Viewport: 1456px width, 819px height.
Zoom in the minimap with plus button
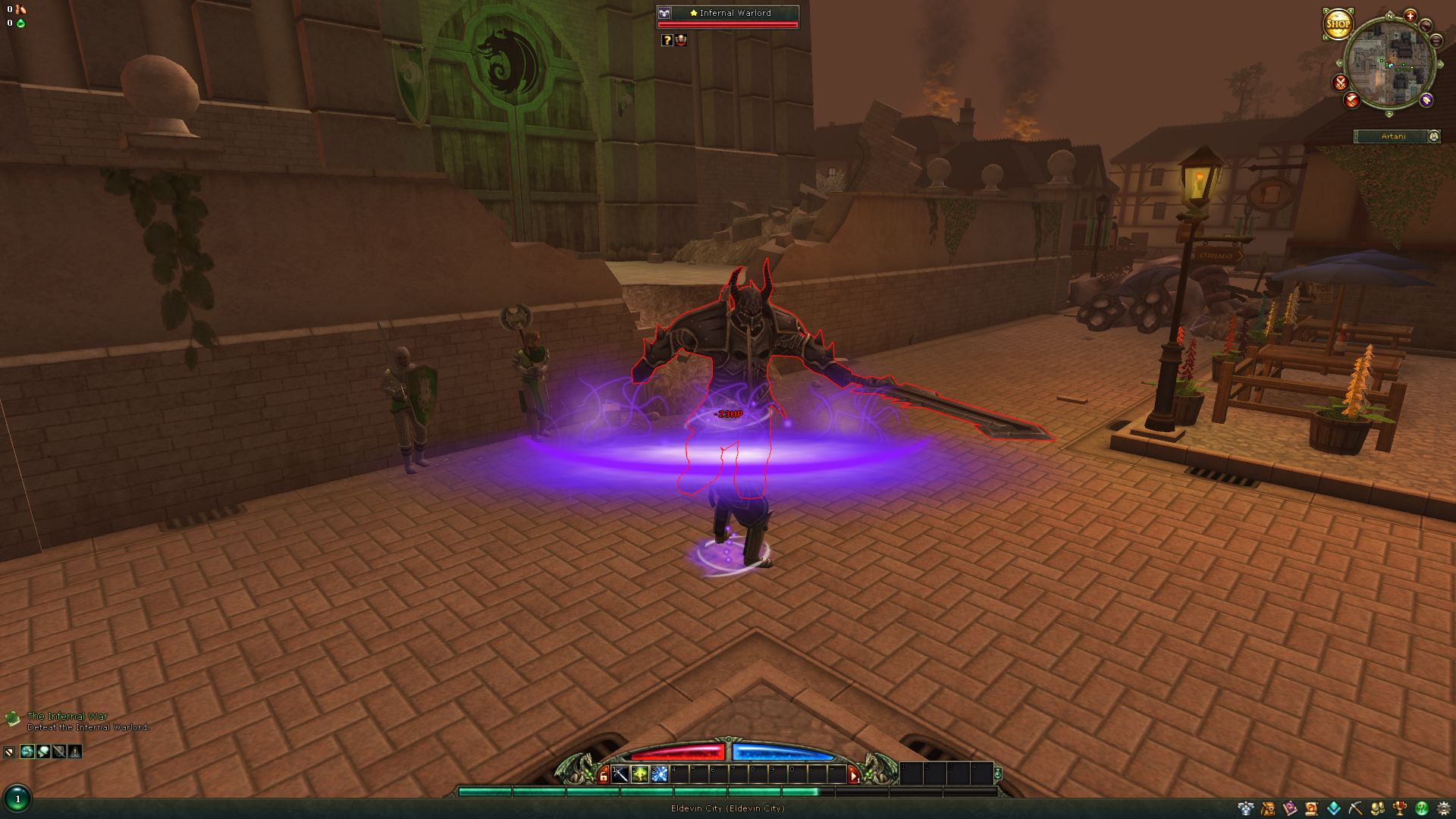coord(1410,15)
